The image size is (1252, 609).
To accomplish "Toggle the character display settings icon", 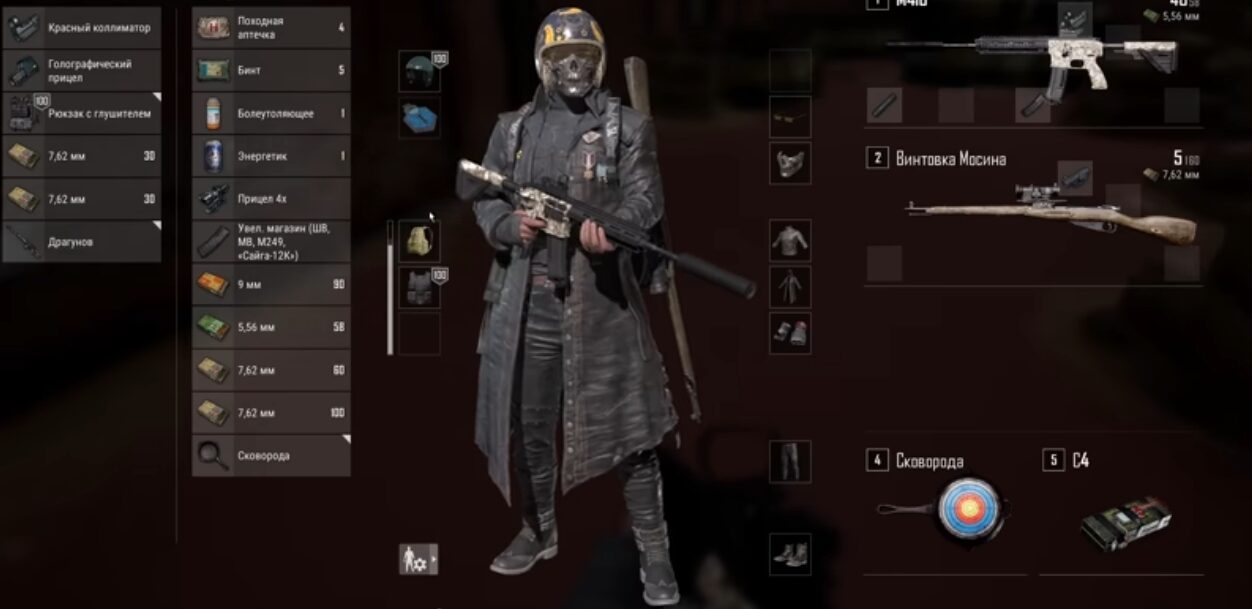I will coord(418,559).
